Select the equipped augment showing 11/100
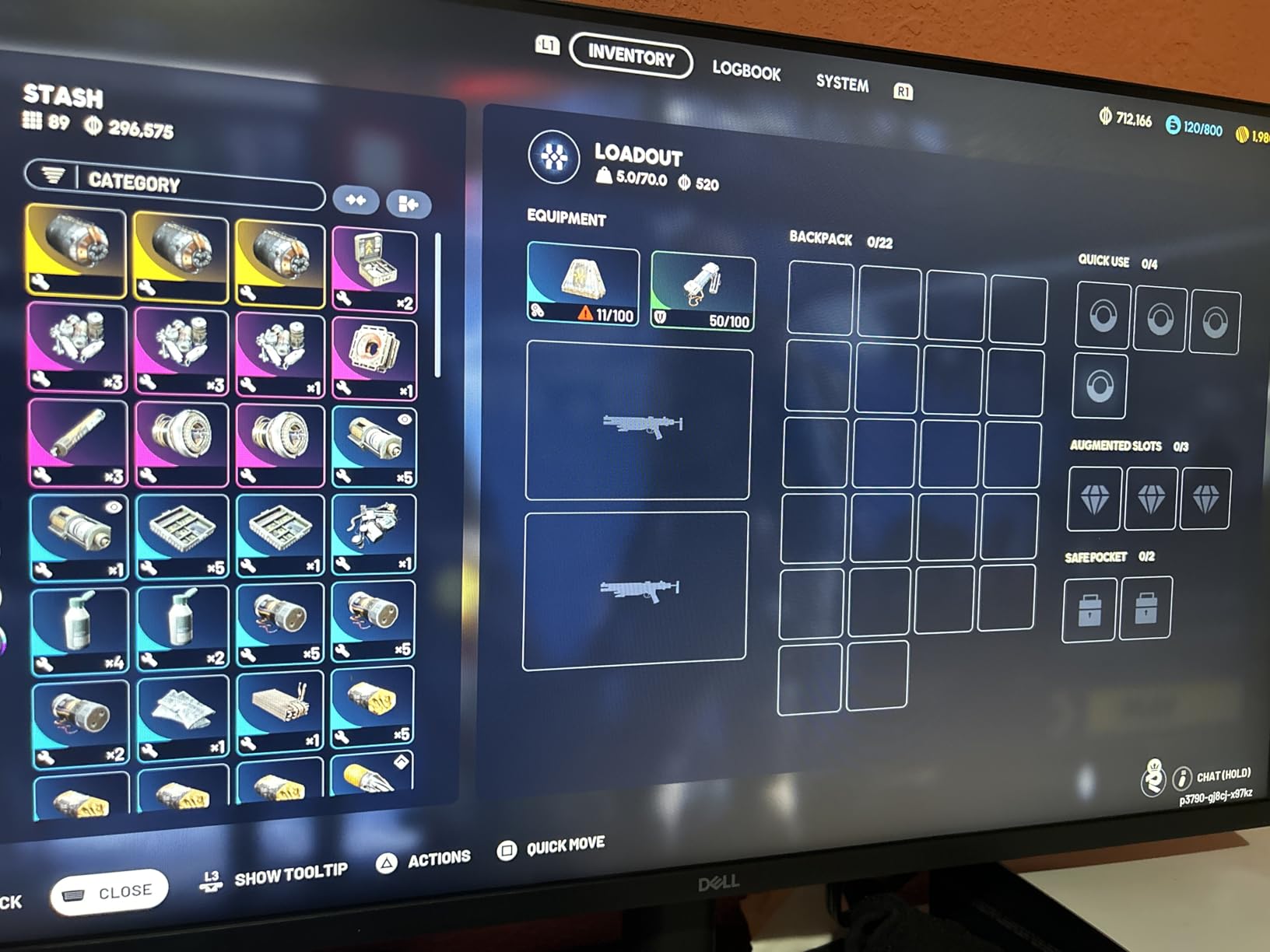Image resolution: width=1270 pixels, height=952 pixels. (x=583, y=285)
